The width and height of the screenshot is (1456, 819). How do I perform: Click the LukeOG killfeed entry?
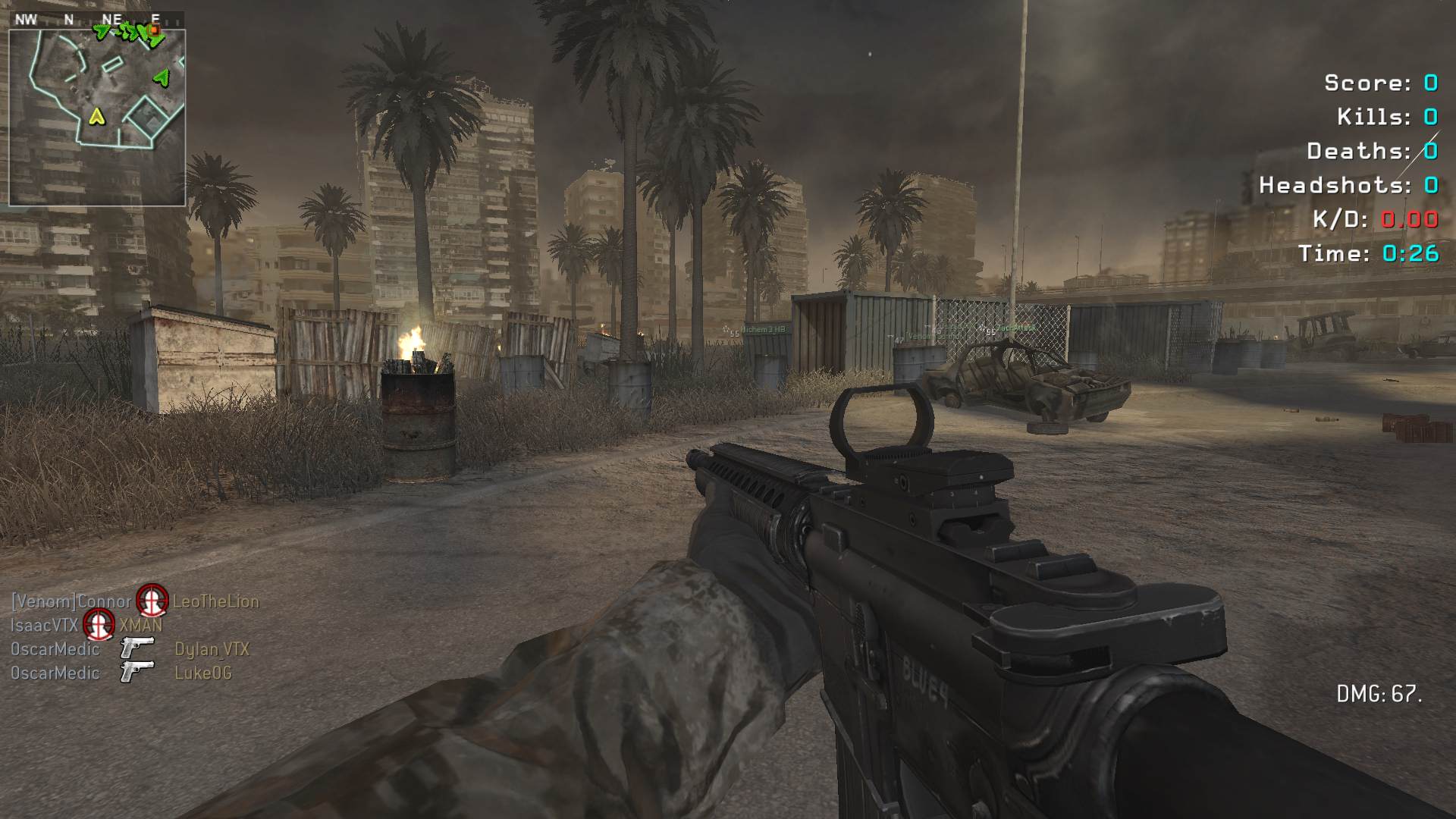point(203,673)
